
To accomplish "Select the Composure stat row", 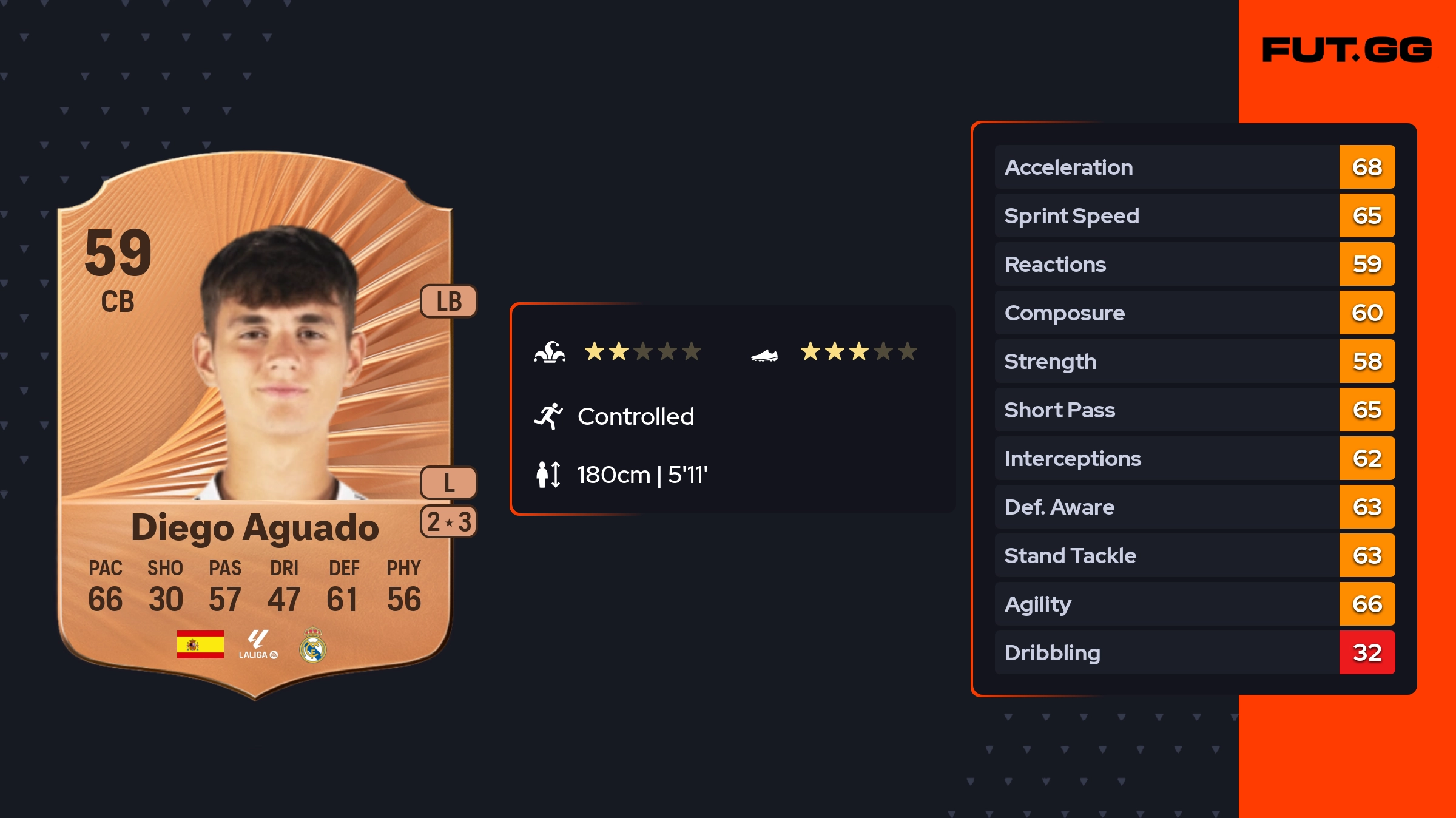I will point(1194,313).
